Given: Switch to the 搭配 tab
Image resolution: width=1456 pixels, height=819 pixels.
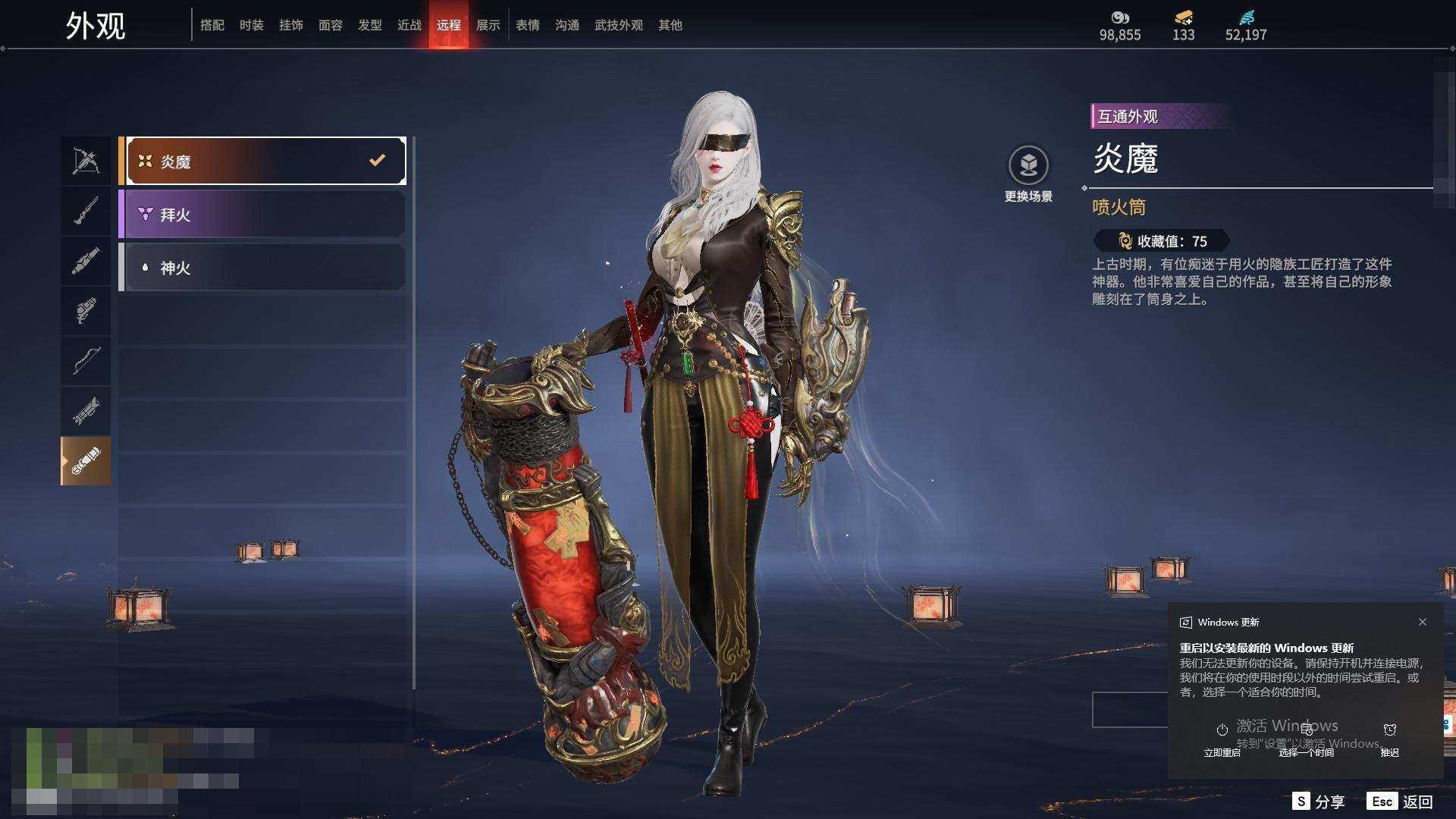Looking at the screenshot, I should pos(212,25).
